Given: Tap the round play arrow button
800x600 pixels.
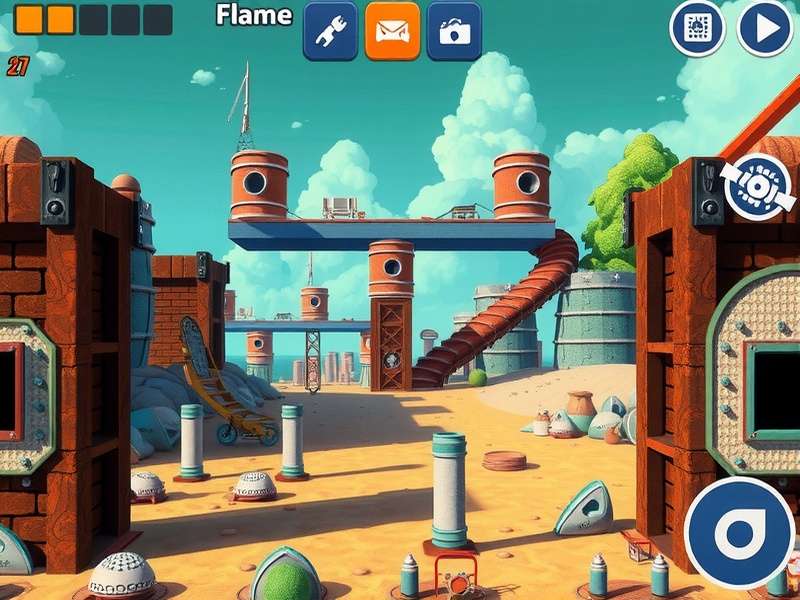Looking at the screenshot, I should pos(765,28).
